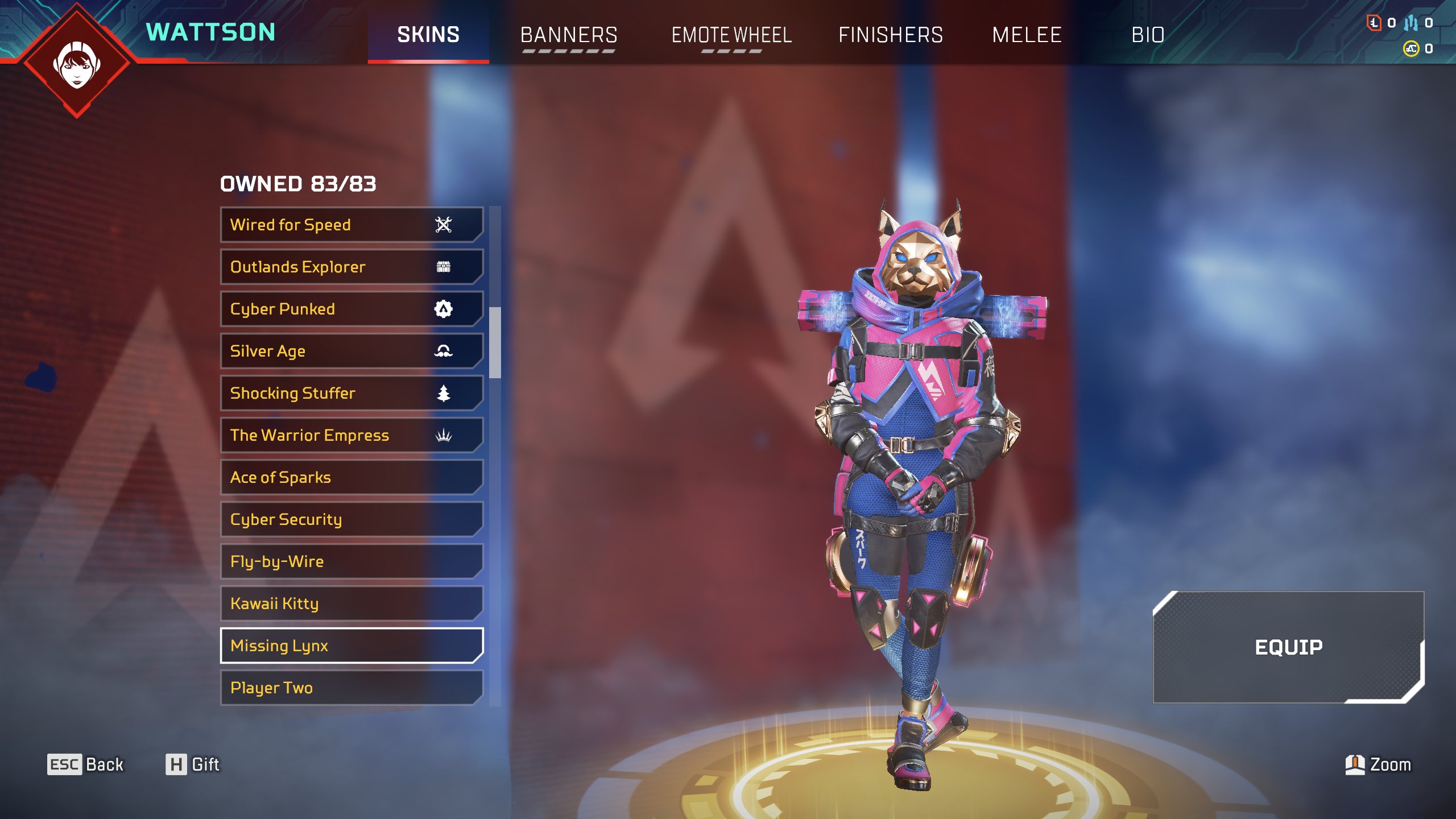Open Wattson's Bio tab
The height and width of the screenshot is (819, 1456).
(1148, 35)
